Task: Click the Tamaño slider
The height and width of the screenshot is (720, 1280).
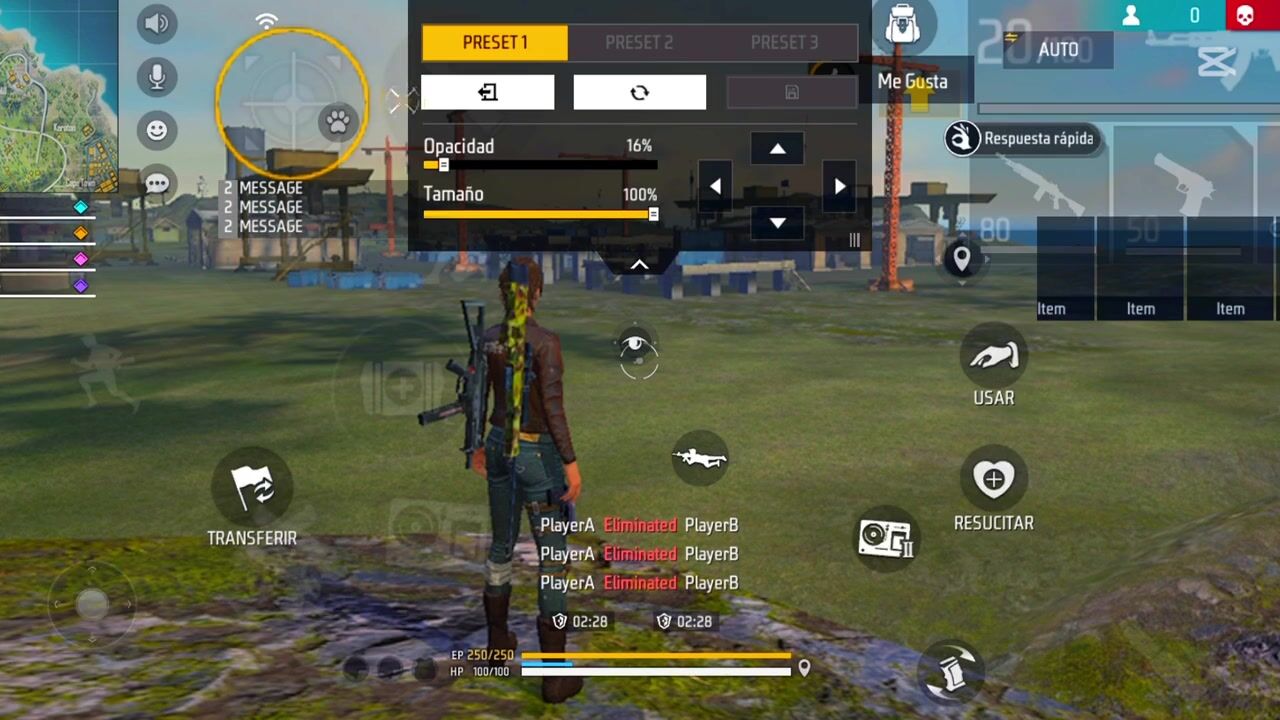Action: tap(540, 214)
